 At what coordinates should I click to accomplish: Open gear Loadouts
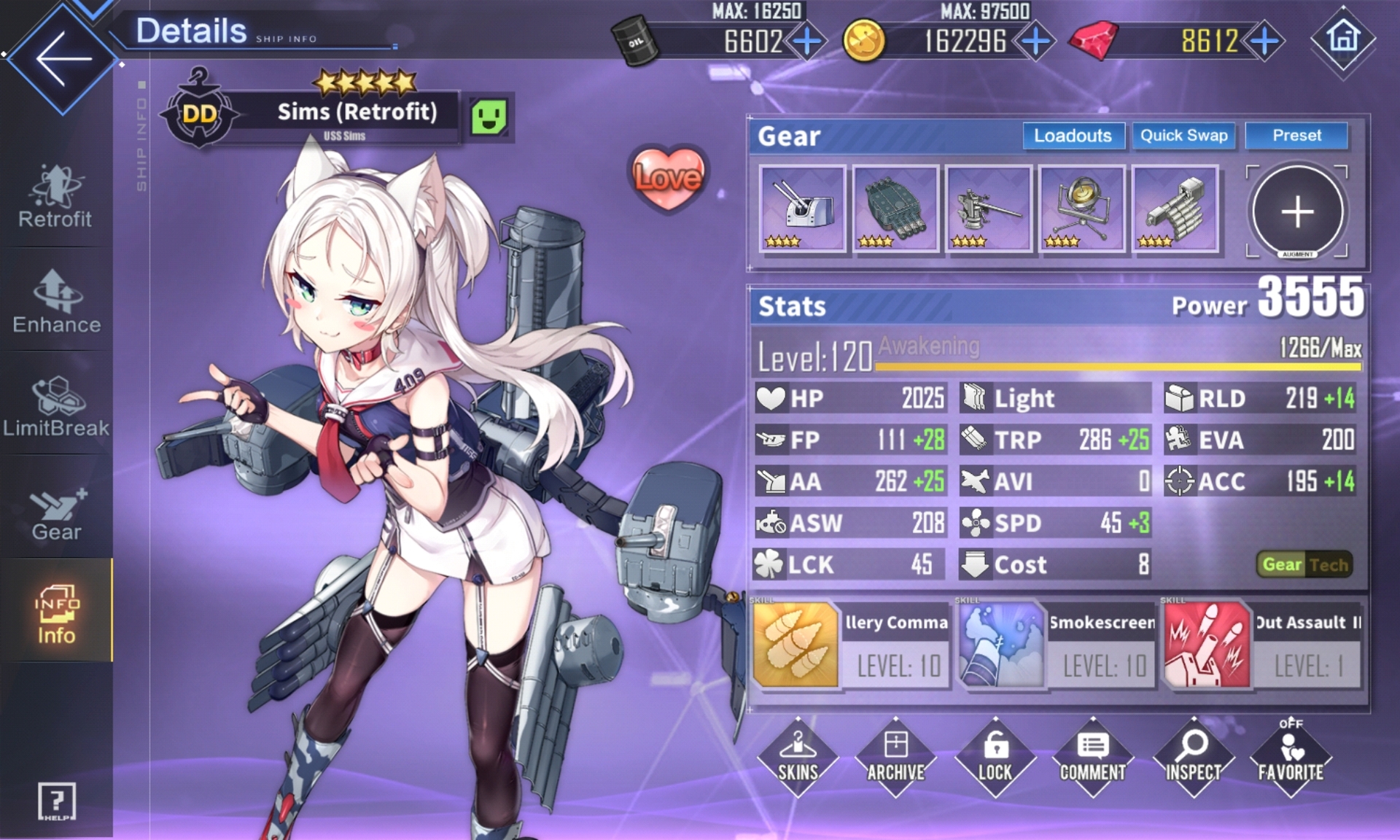coord(1073,136)
